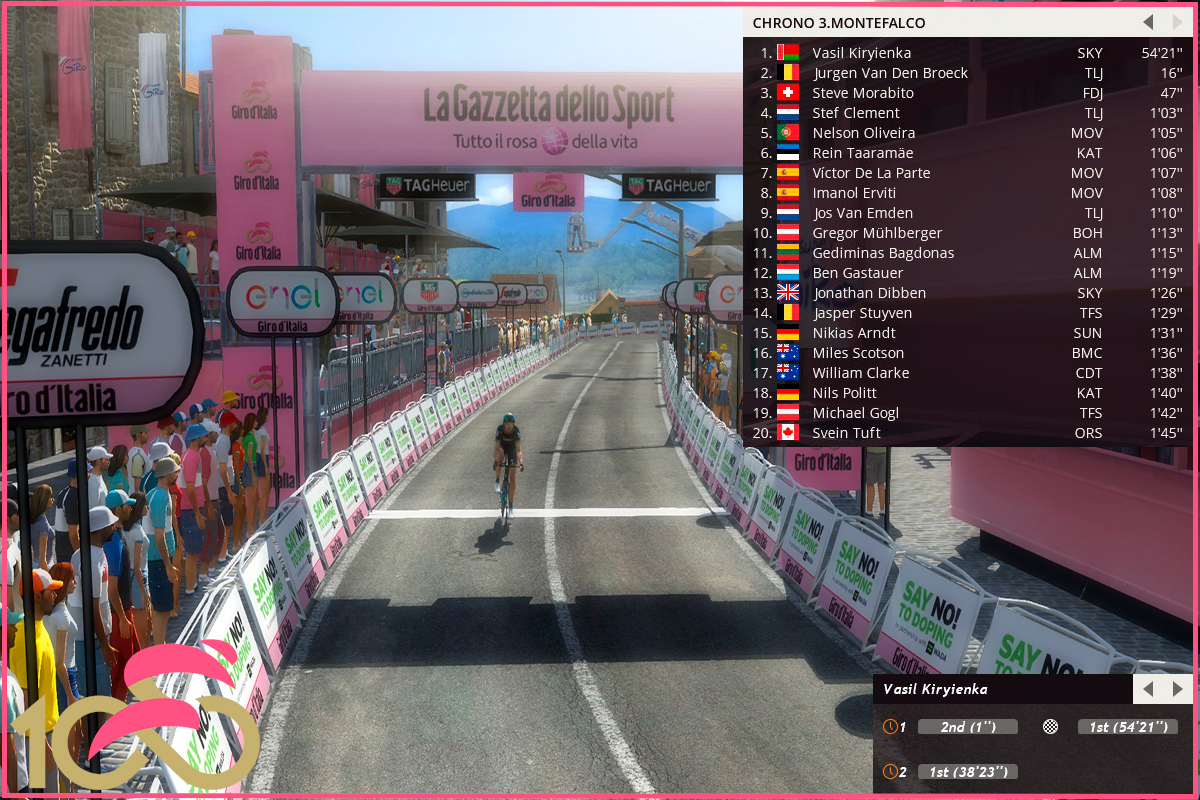Select Jonathan Dibben's result row
The height and width of the screenshot is (800, 1200).
(869, 293)
